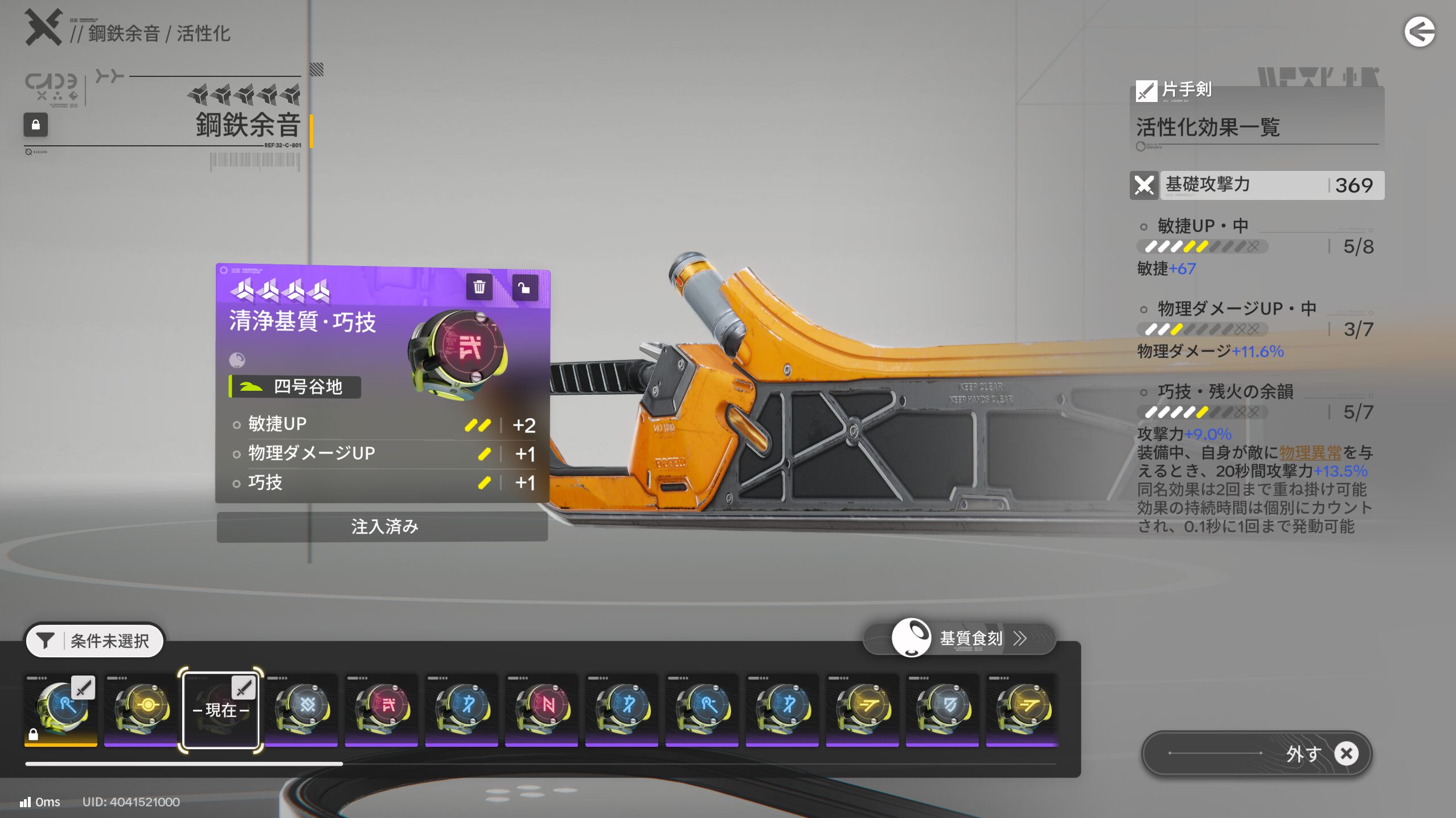Viewport: 1456px width, 818px height.
Task: Toggle the padlock on the essence card
Action: (x=524, y=287)
